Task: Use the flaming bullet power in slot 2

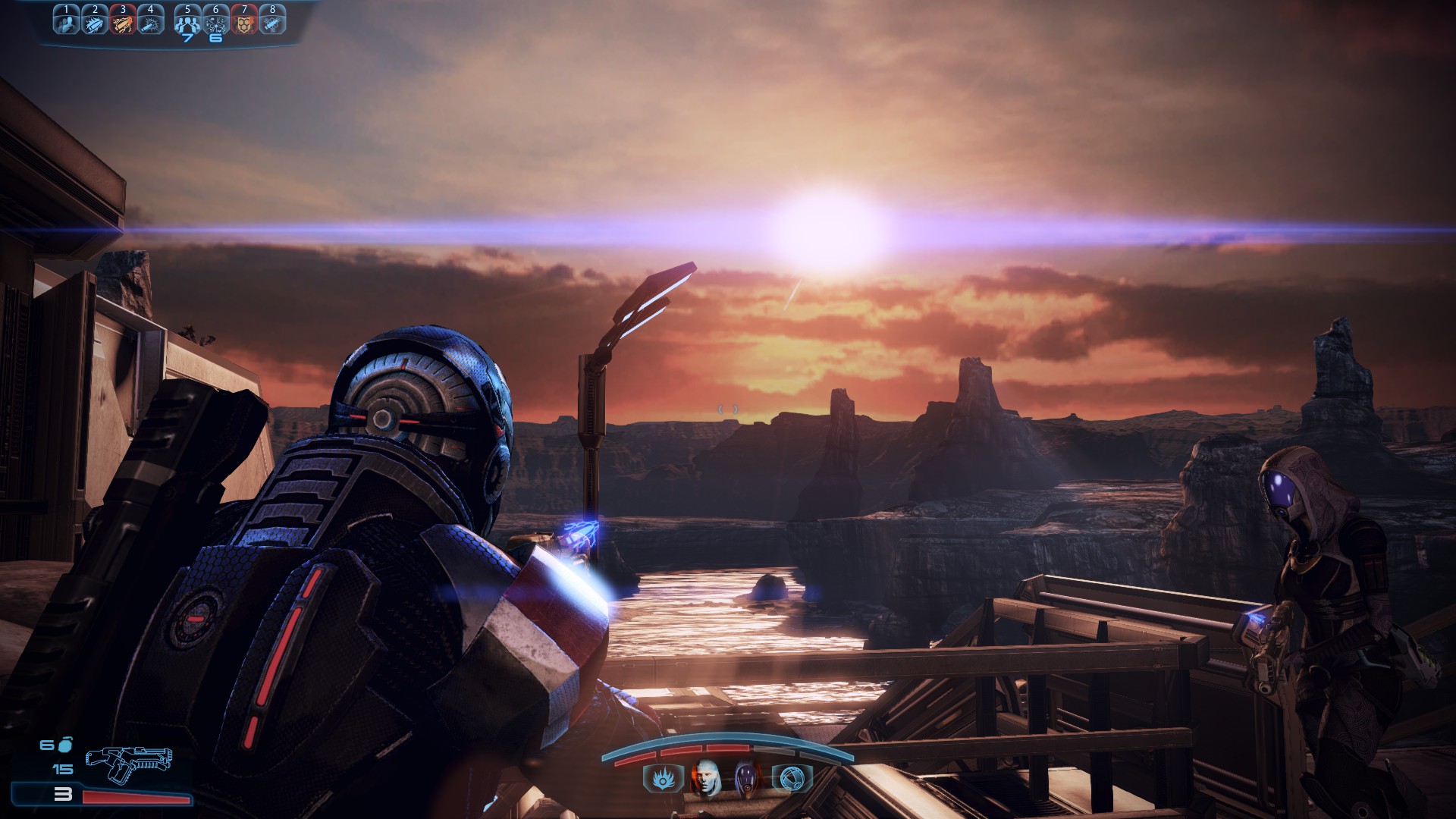Action: (95, 23)
